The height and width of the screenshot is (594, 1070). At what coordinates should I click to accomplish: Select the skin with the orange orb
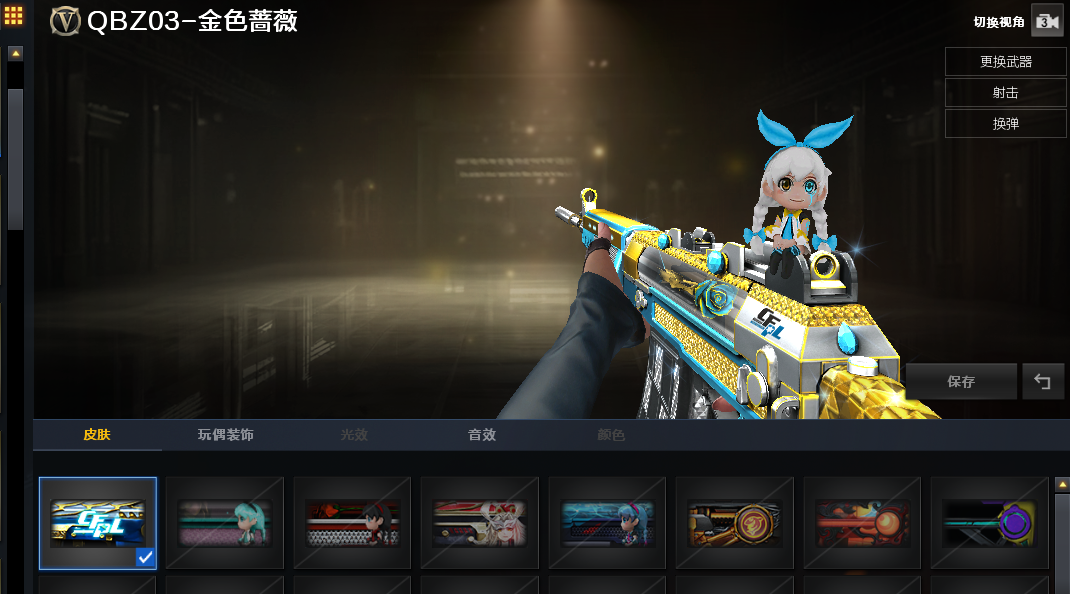click(x=862, y=523)
